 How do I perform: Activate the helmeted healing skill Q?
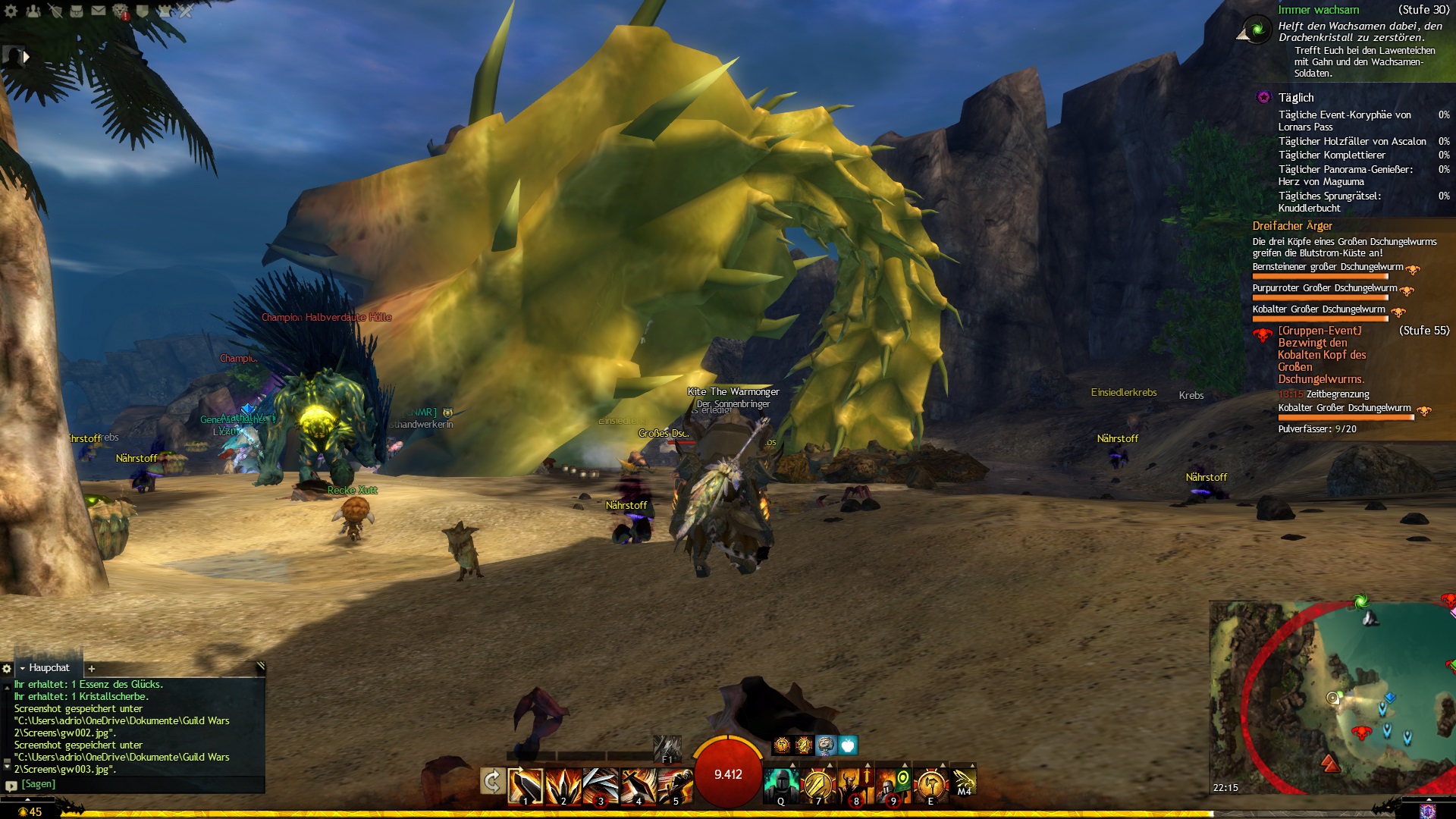pos(780,785)
